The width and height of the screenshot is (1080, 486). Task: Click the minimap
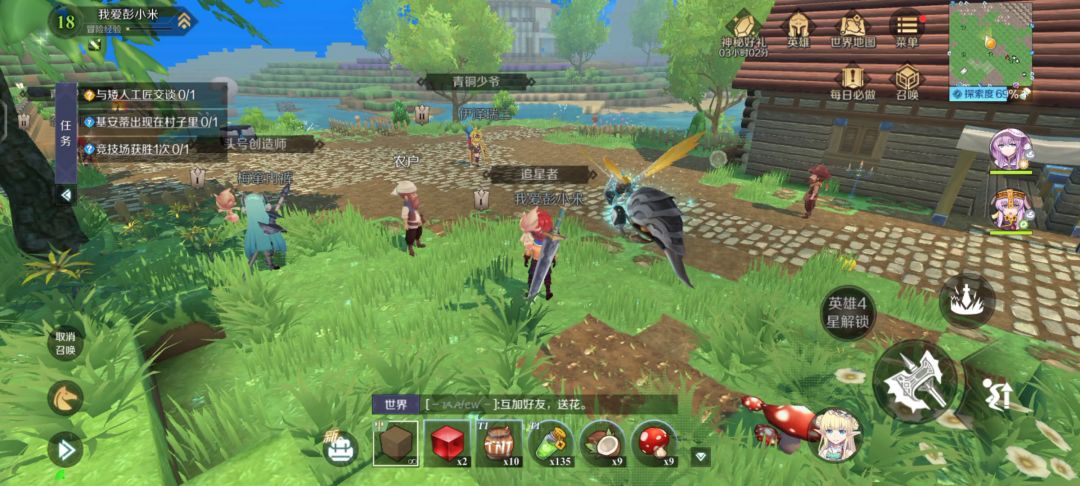click(990, 43)
